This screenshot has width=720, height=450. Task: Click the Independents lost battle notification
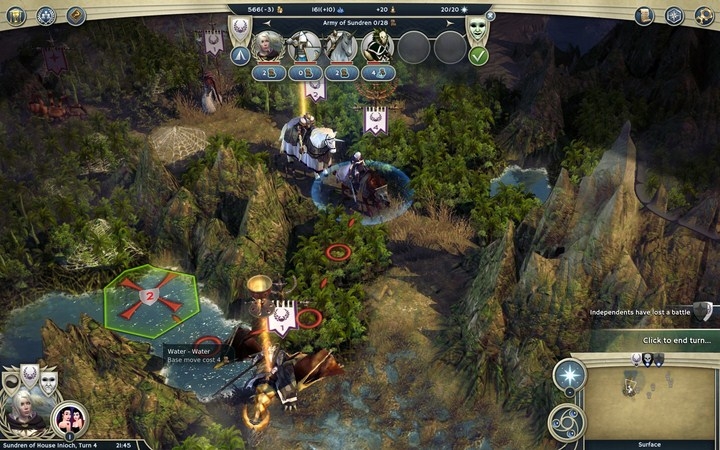click(x=643, y=312)
